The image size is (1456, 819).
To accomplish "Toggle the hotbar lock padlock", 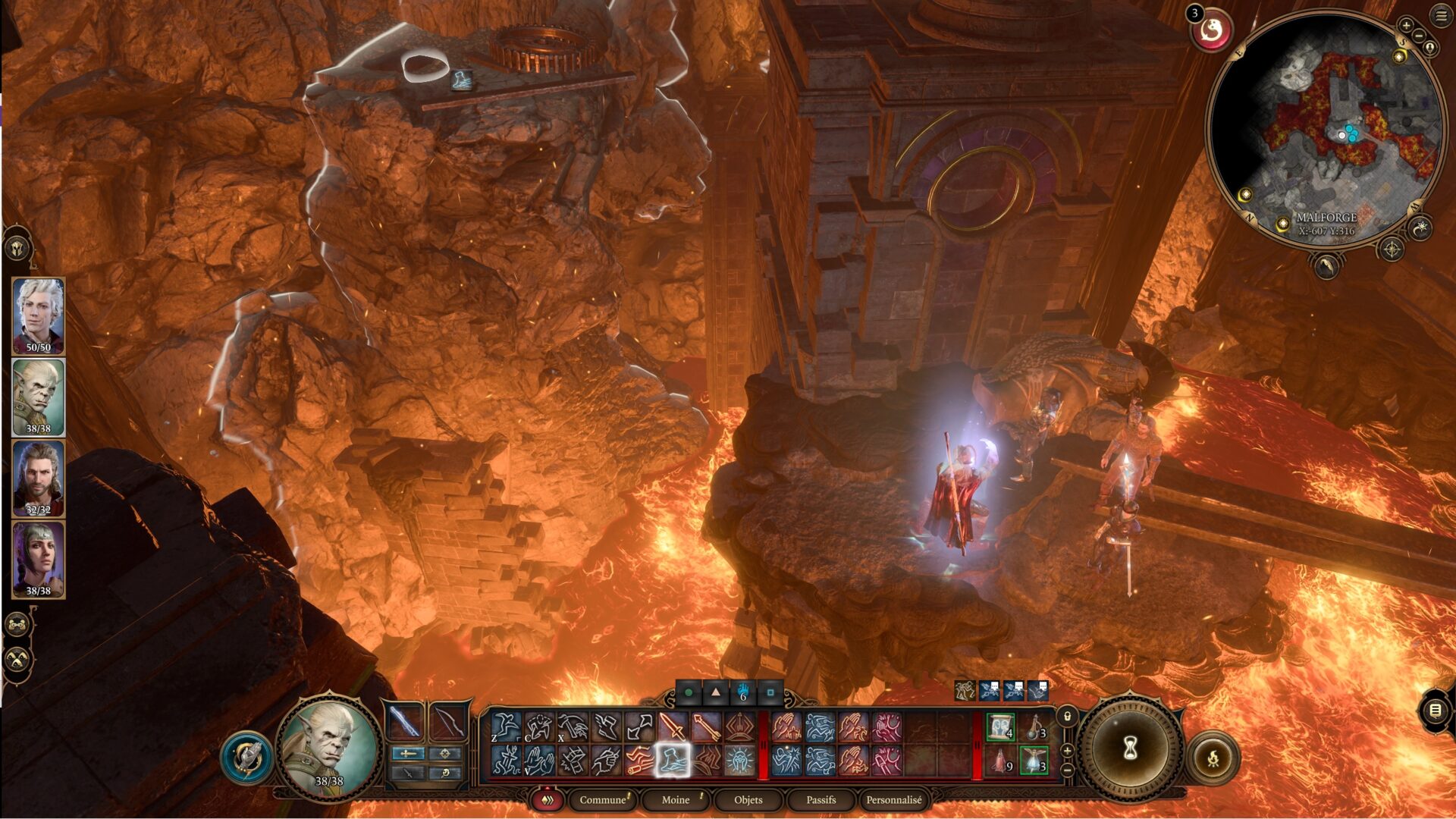I will pos(1067,716).
